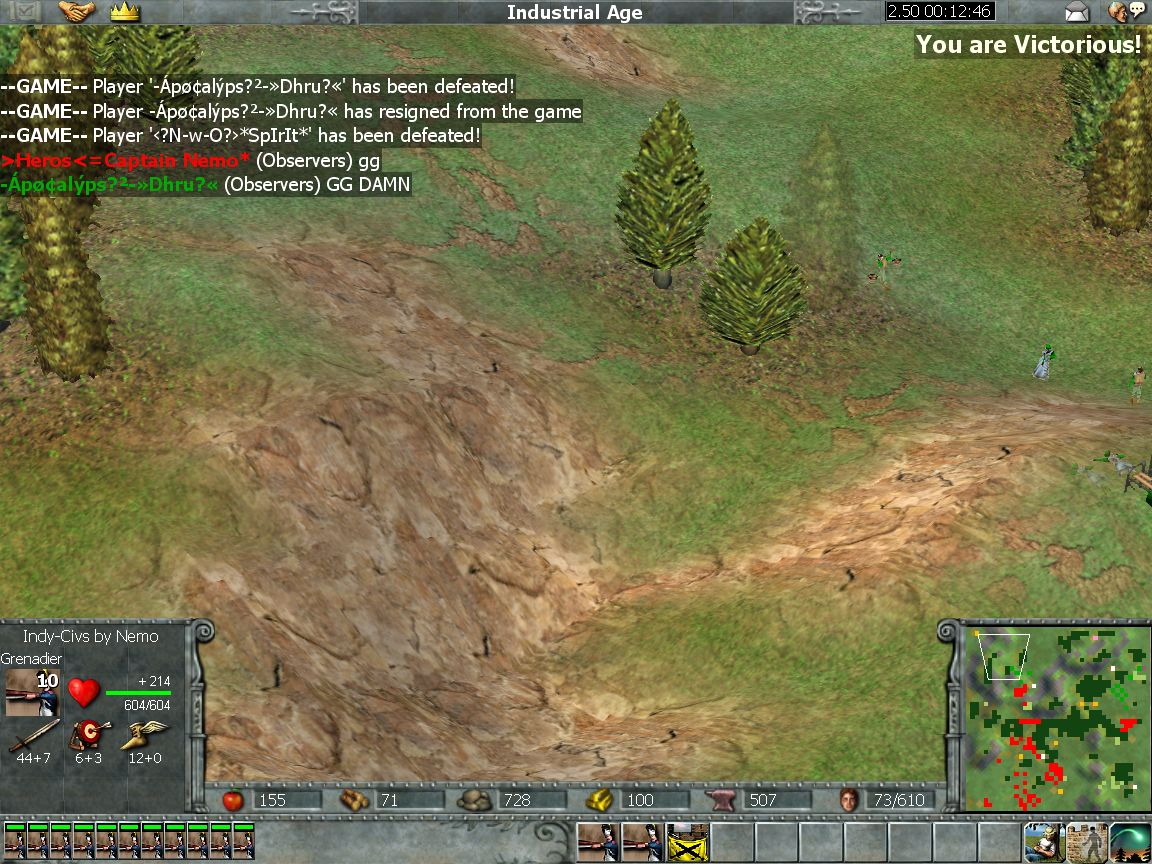Image resolution: width=1152 pixels, height=864 pixels.
Task: Click the gold crown icon
Action: 125,12
